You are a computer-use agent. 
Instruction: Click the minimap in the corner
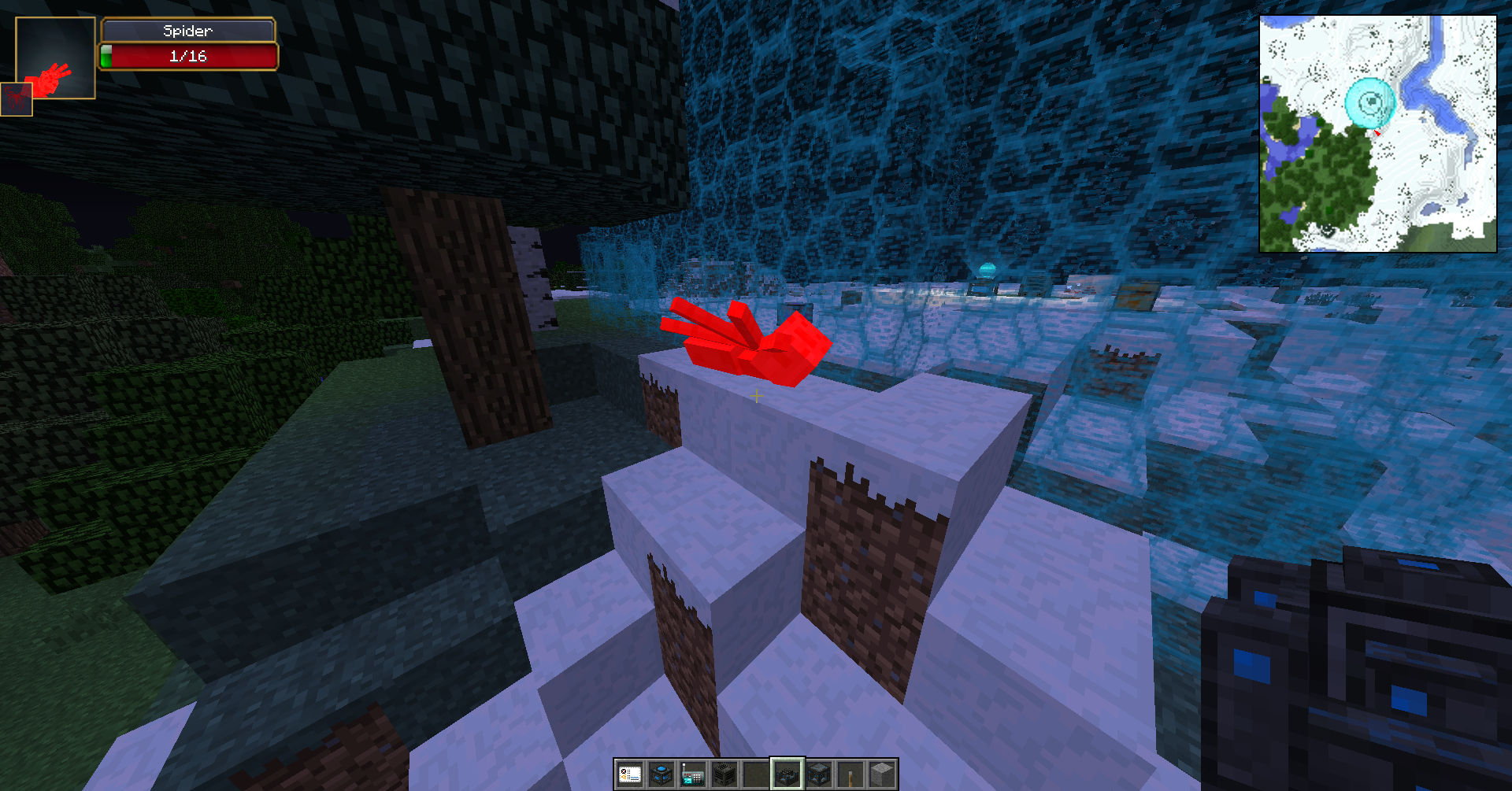[1377, 134]
